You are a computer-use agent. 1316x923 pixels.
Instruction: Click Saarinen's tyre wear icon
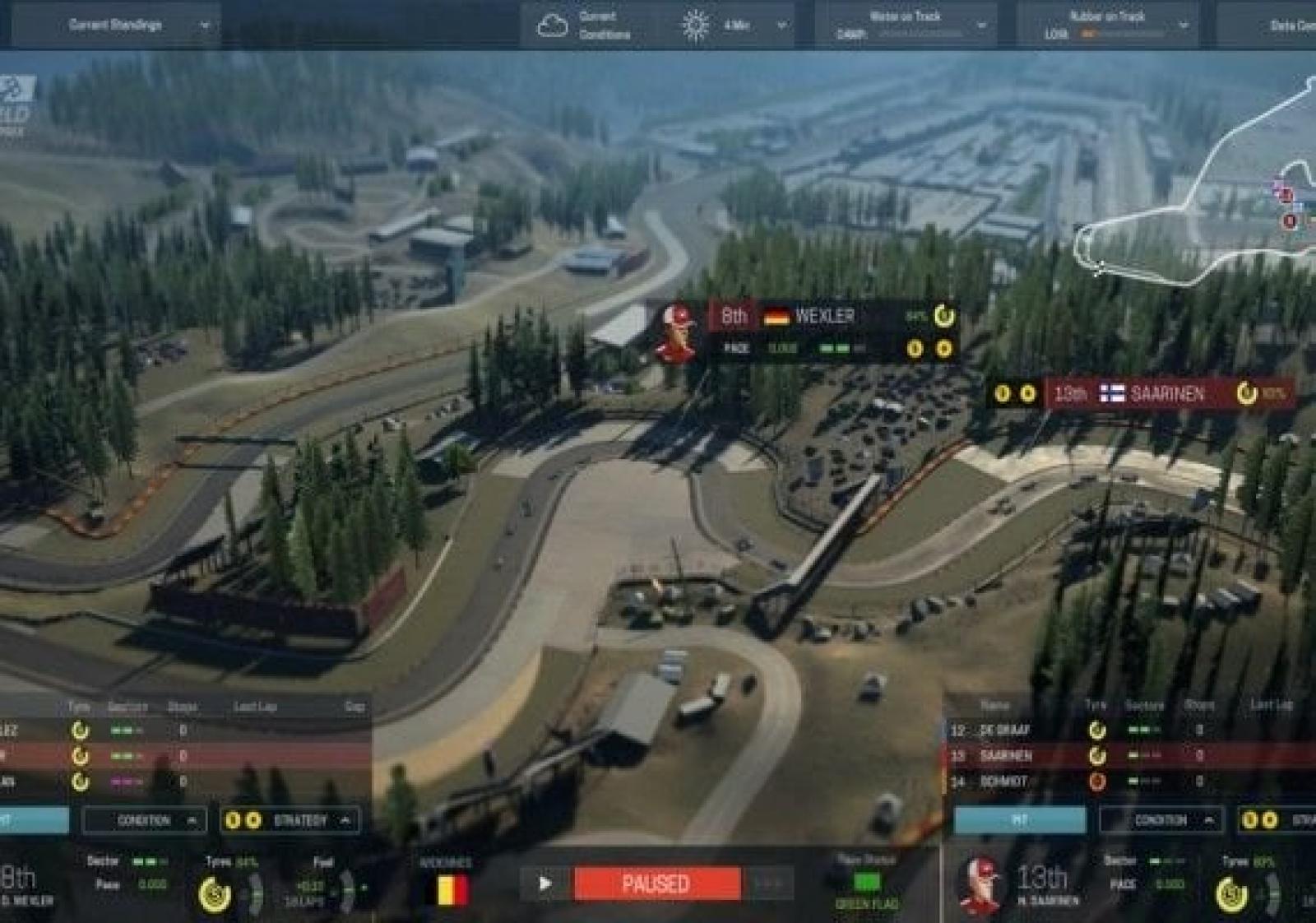pyautogui.click(x=1232, y=894)
